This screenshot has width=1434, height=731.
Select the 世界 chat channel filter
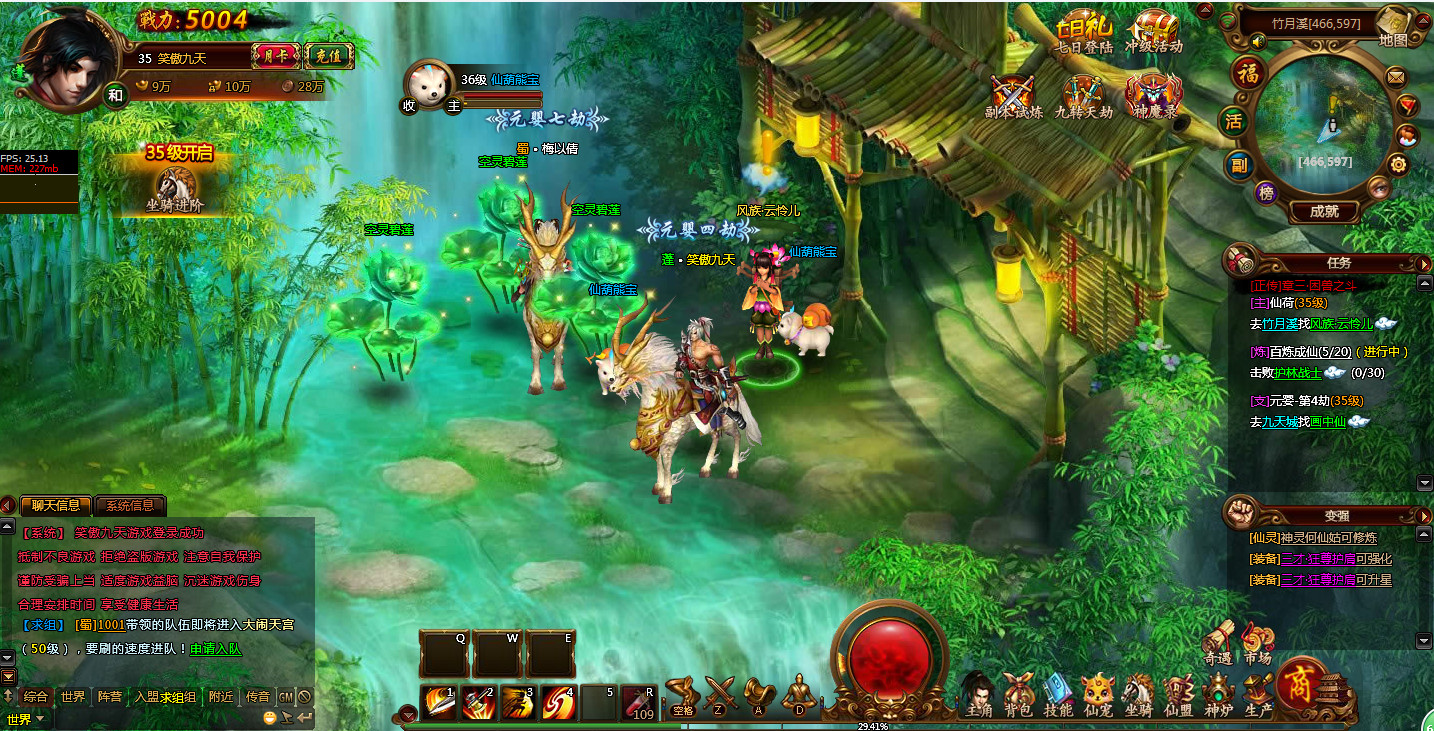72,696
